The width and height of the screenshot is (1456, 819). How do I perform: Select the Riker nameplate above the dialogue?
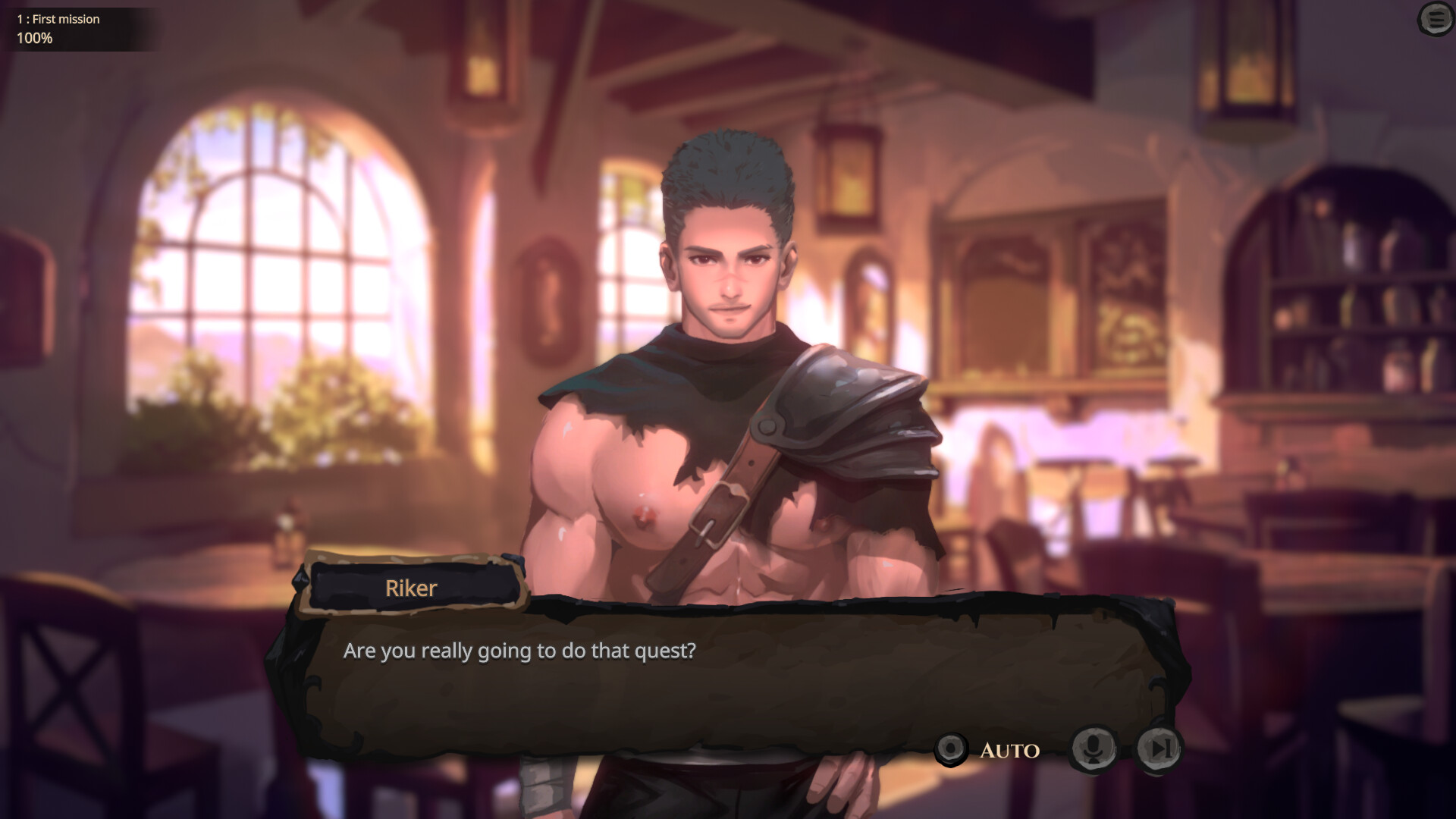pyautogui.click(x=412, y=588)
